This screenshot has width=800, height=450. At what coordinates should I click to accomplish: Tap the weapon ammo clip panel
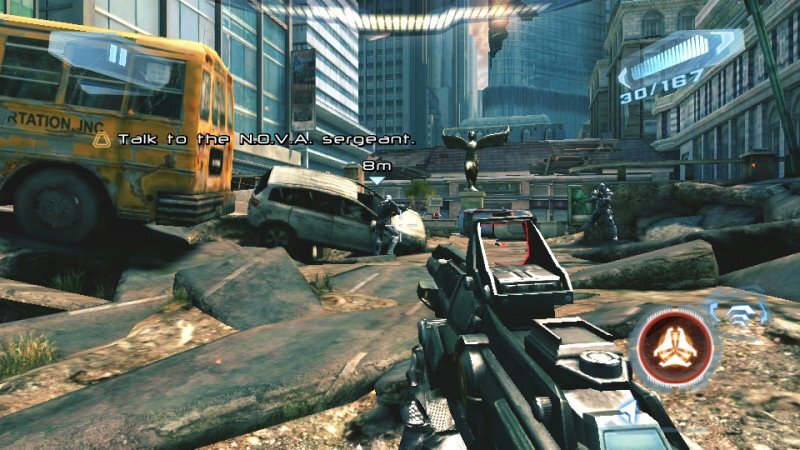click(680, 58)
